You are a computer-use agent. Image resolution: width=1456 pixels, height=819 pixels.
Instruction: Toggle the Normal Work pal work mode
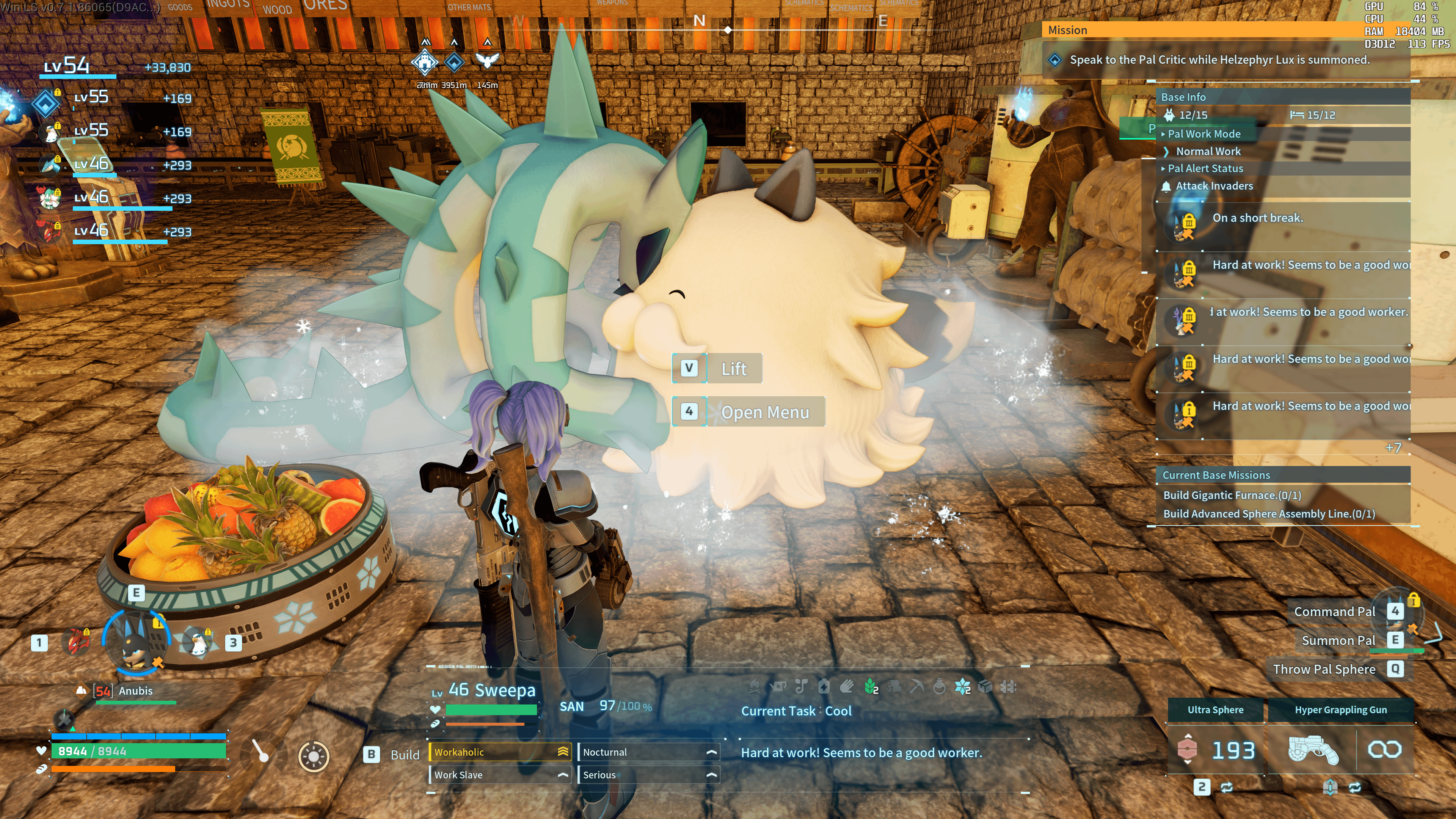1208,152
